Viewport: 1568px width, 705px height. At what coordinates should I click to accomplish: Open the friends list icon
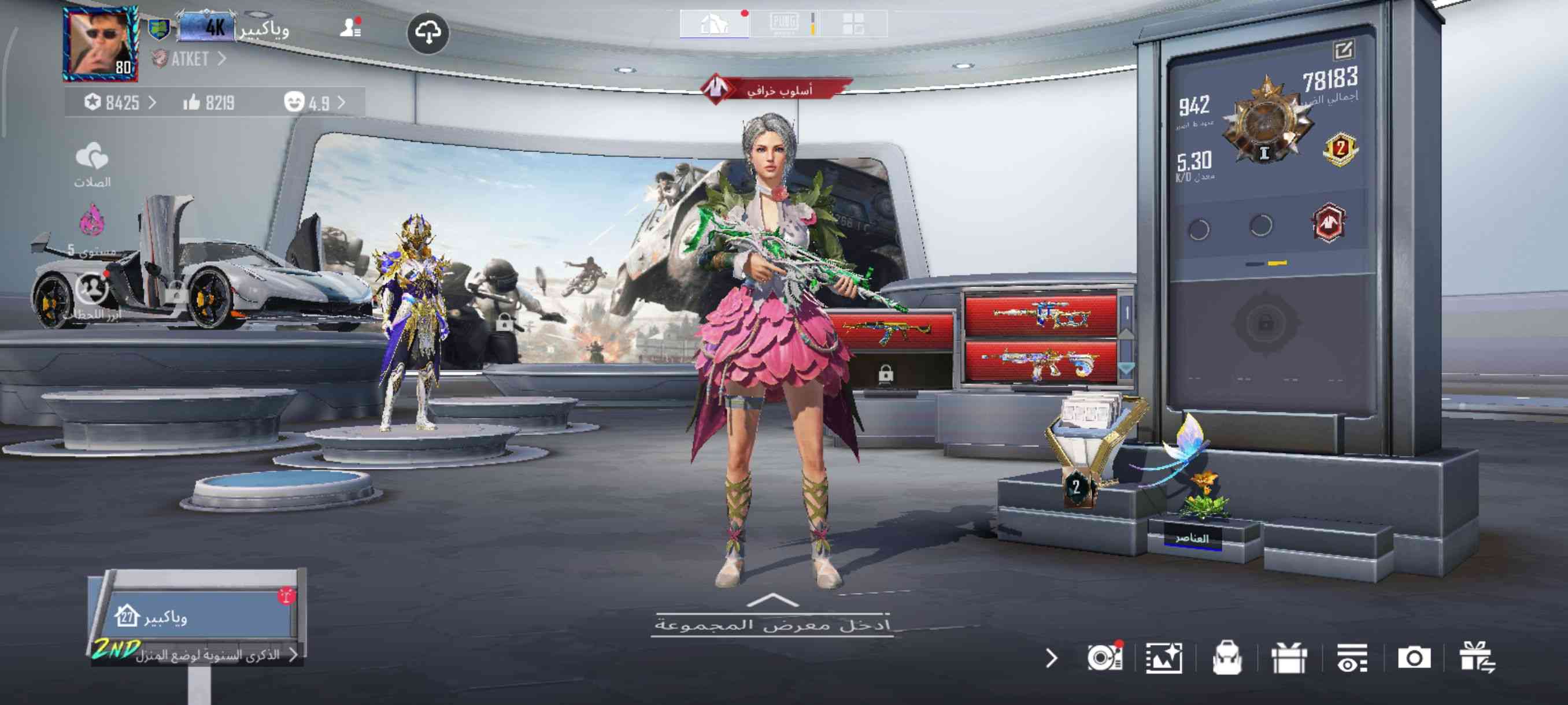click(x=350, y=27)
